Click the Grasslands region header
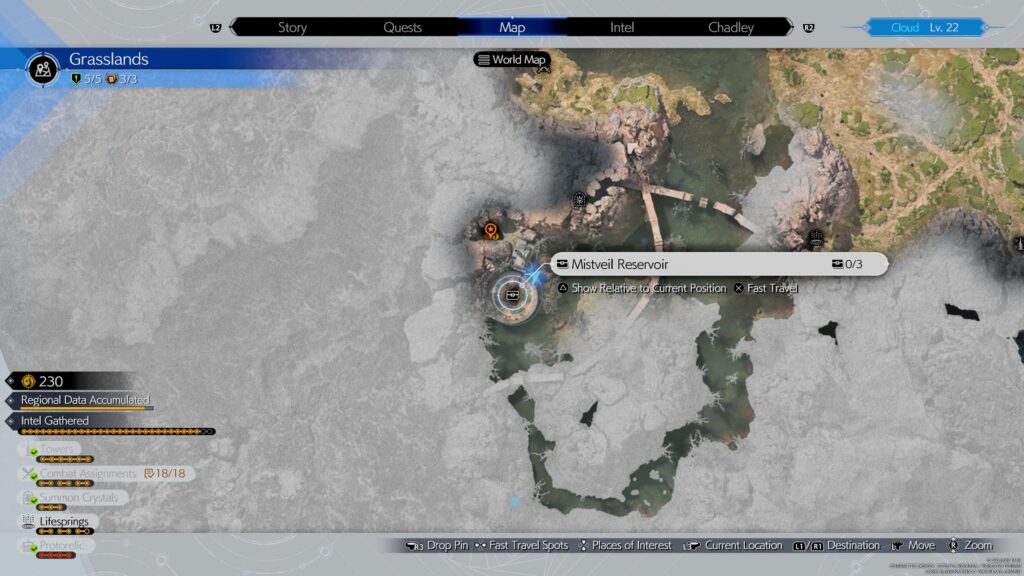The height and width of the screenshot is (576, 1024). point(108,60)
